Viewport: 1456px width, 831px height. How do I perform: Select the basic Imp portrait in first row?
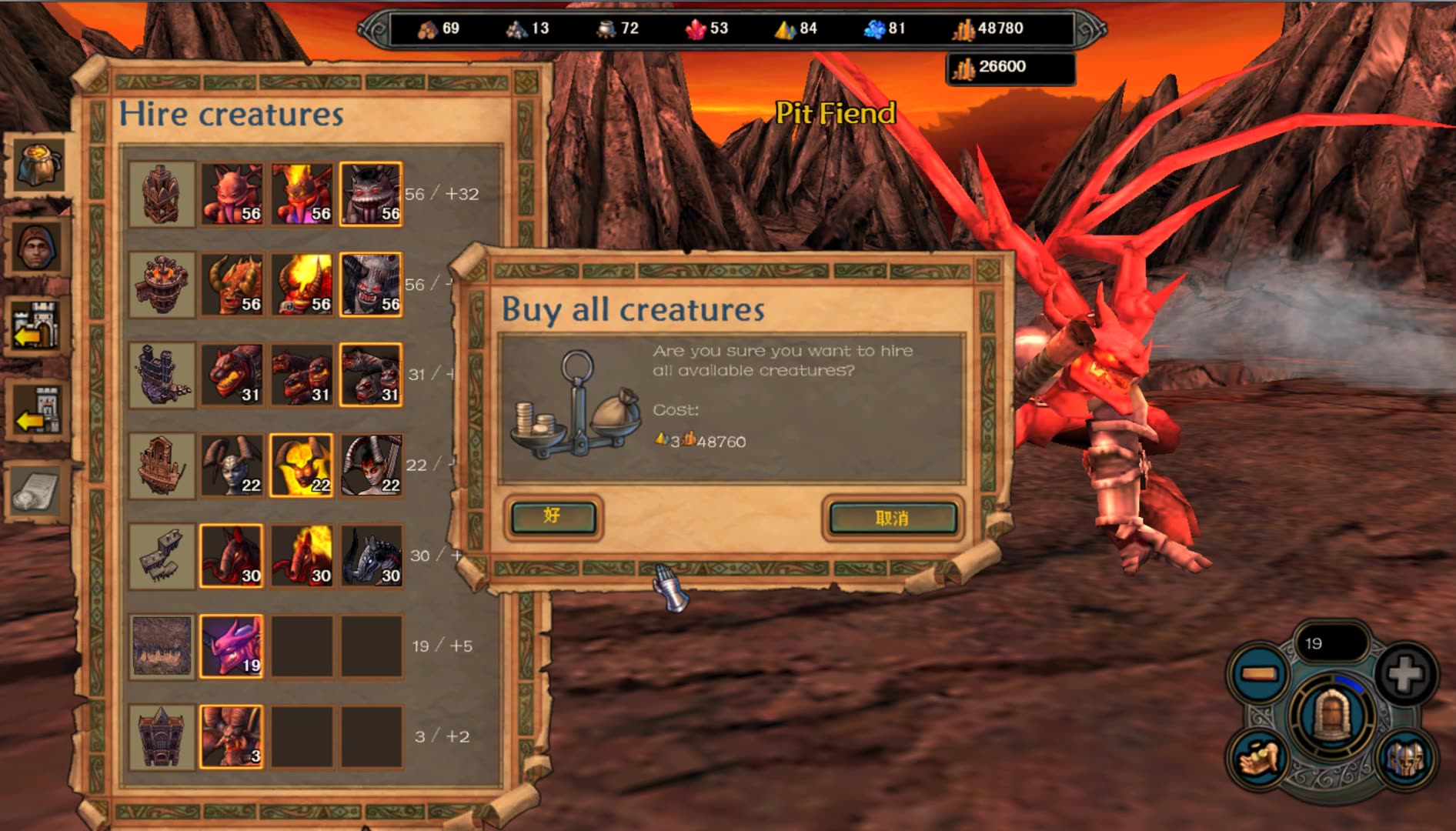pyautogui.click(x=232, y=194)
